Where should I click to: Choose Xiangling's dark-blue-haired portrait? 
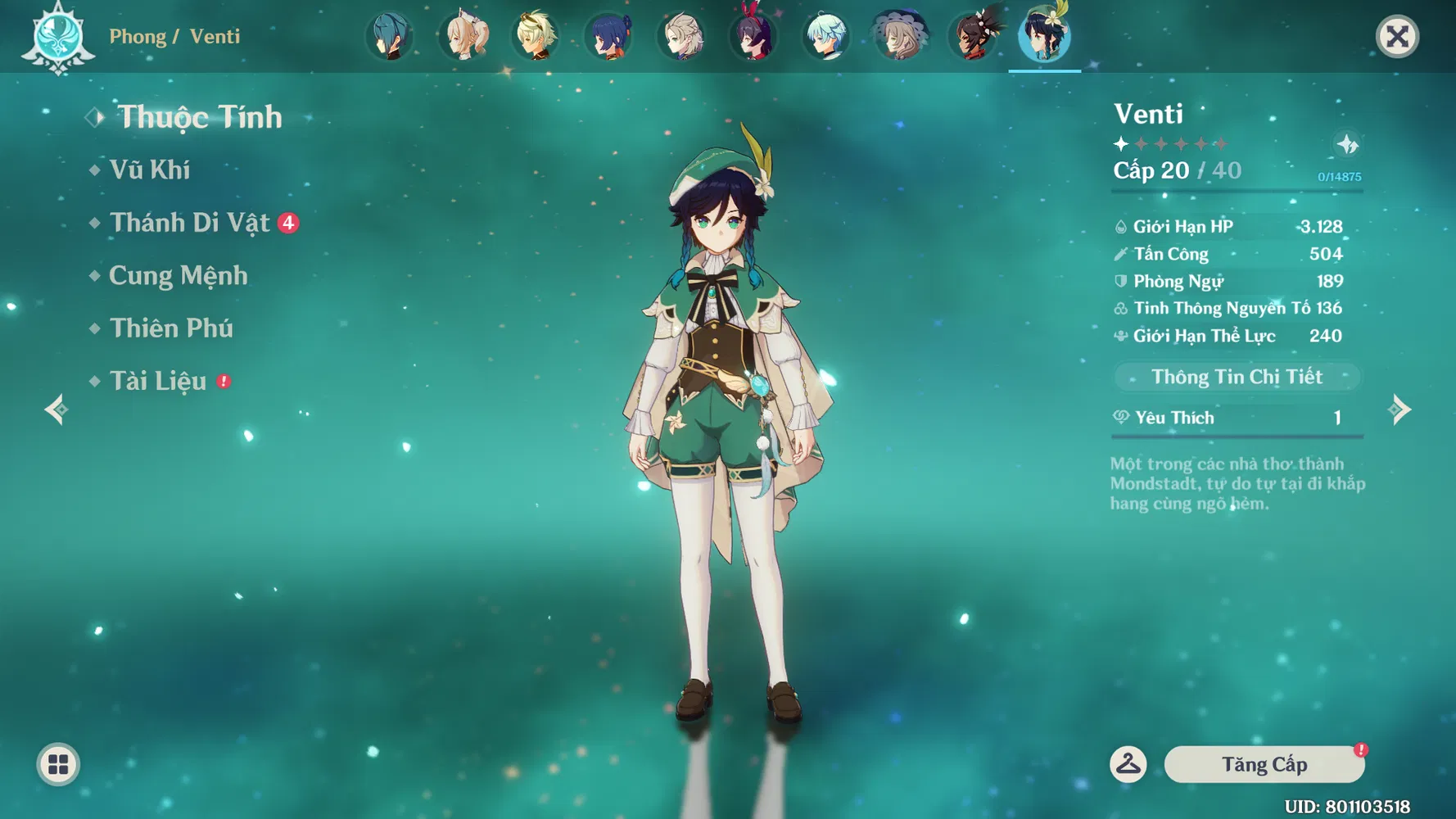point(608,37)
